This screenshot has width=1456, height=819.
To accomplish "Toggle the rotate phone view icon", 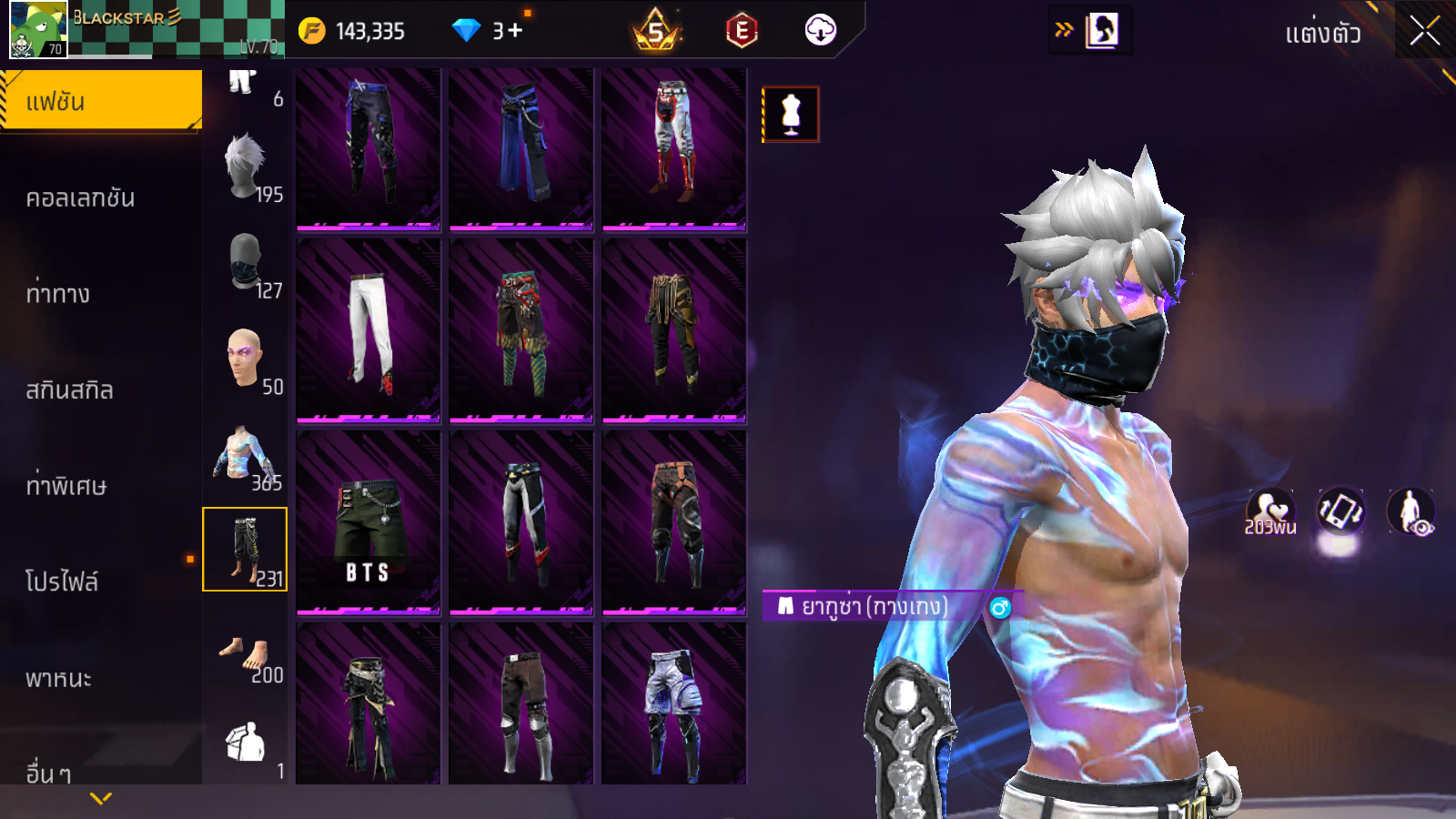I will (1340, 511).
